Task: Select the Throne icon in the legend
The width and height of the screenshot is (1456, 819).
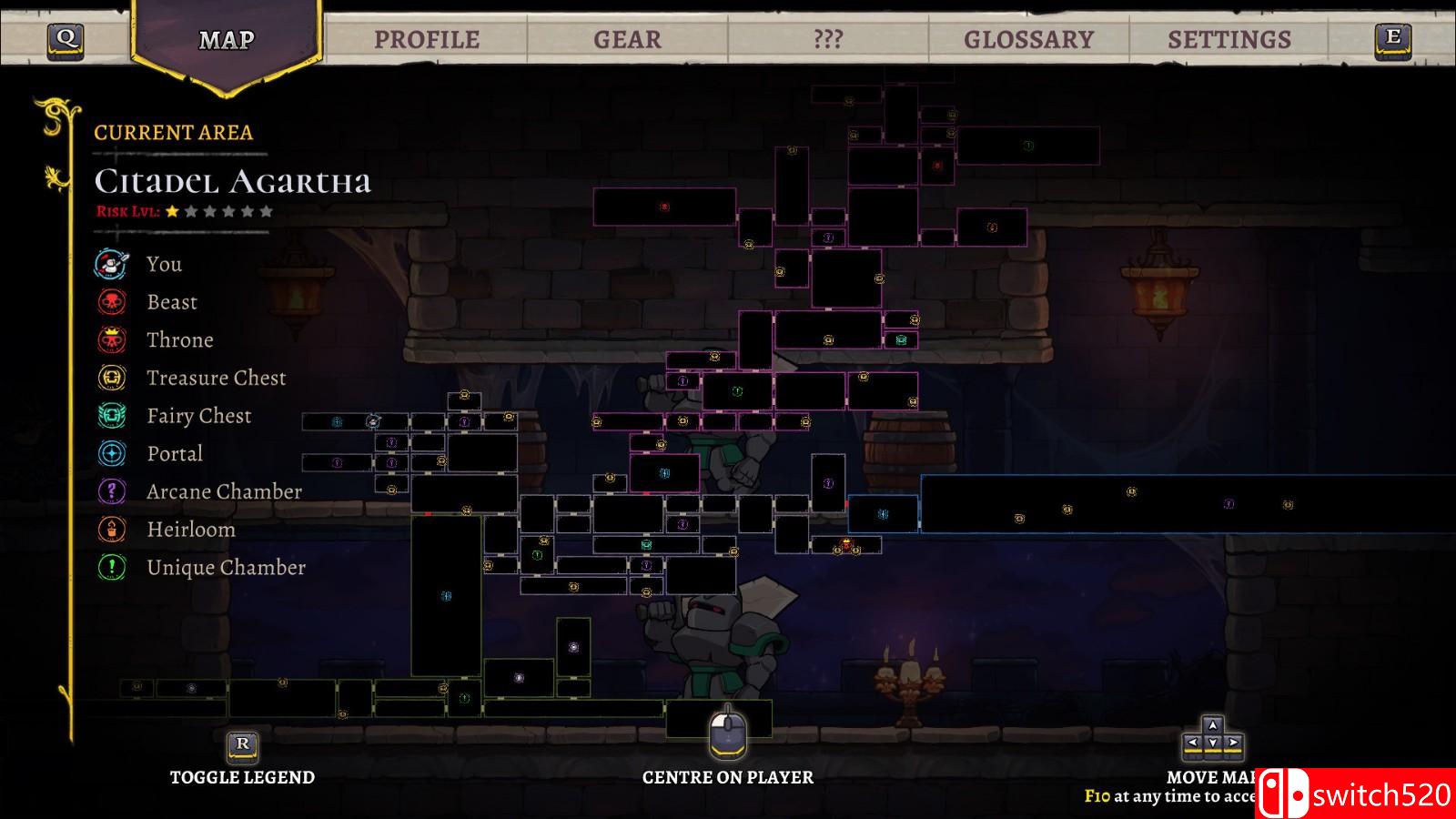Action: 110,339
